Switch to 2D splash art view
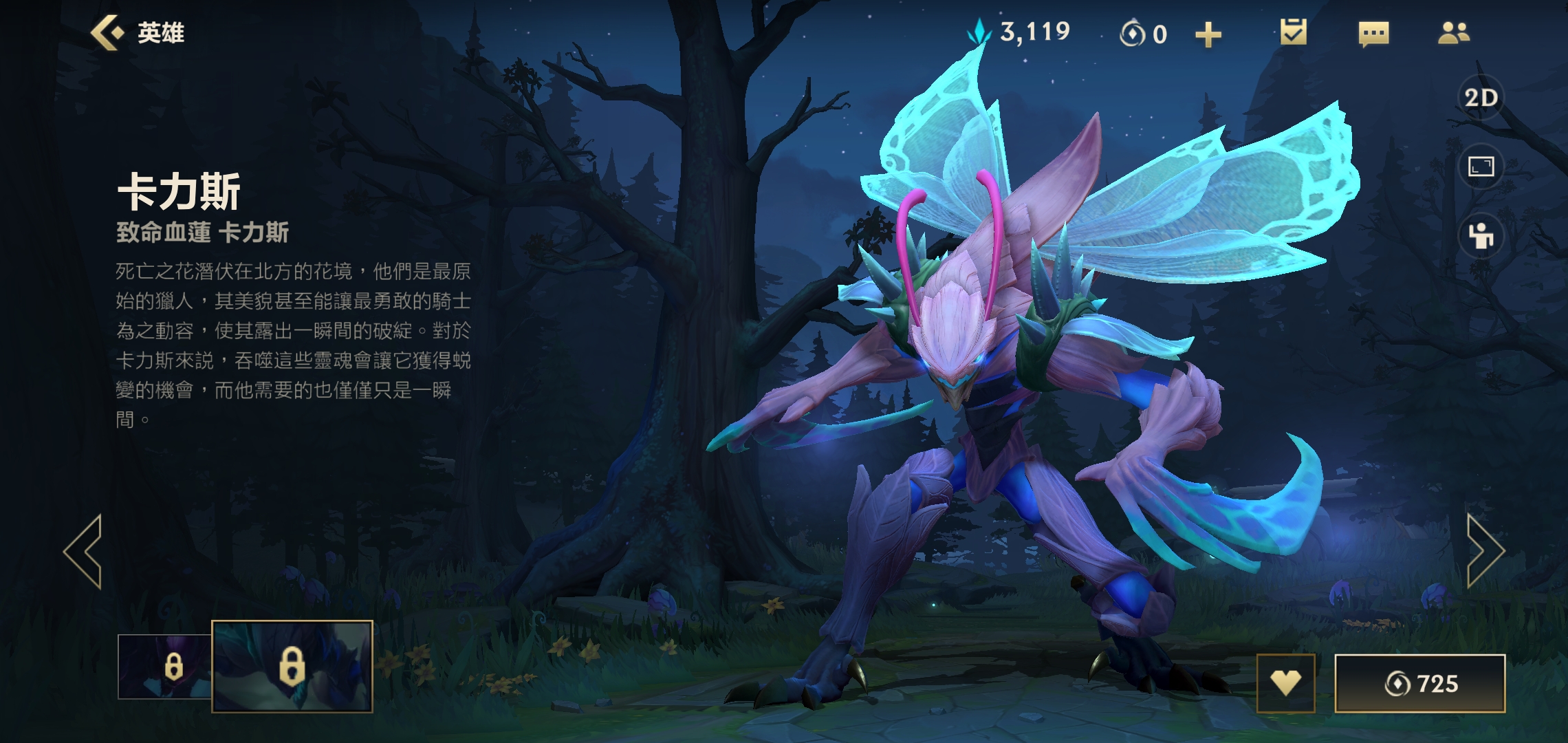Image resolution: width=1568 pixels, height=743 pixels. coord(1481,98)
